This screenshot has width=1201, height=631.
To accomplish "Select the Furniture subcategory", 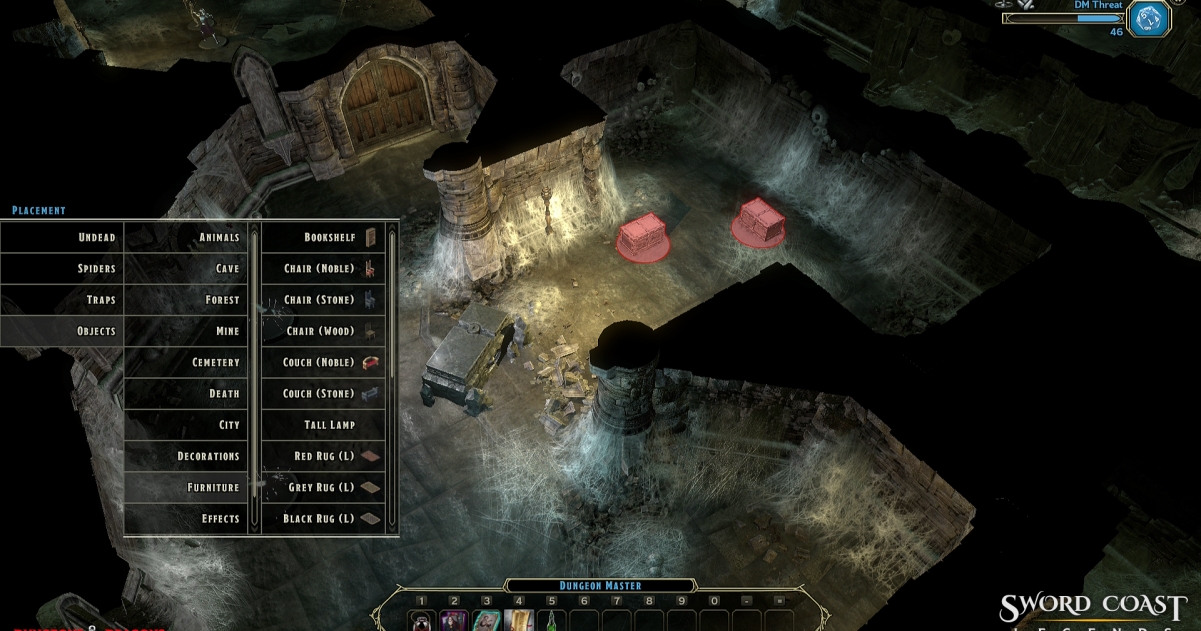I will point(187,487).
